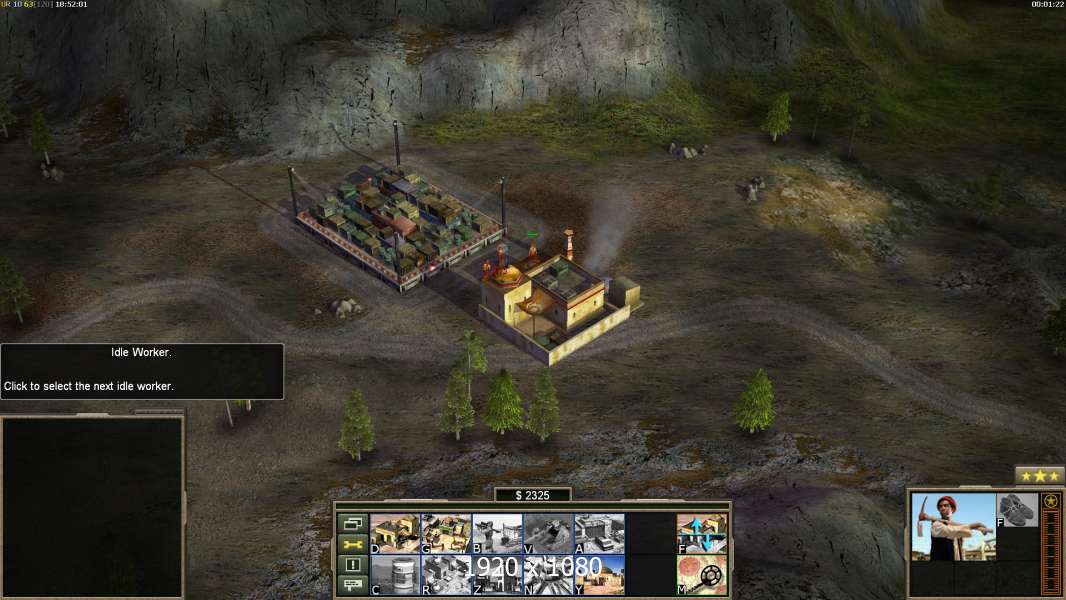Choose the desert building icon labeled Y
1066x600 pixels.
(599, 575)
